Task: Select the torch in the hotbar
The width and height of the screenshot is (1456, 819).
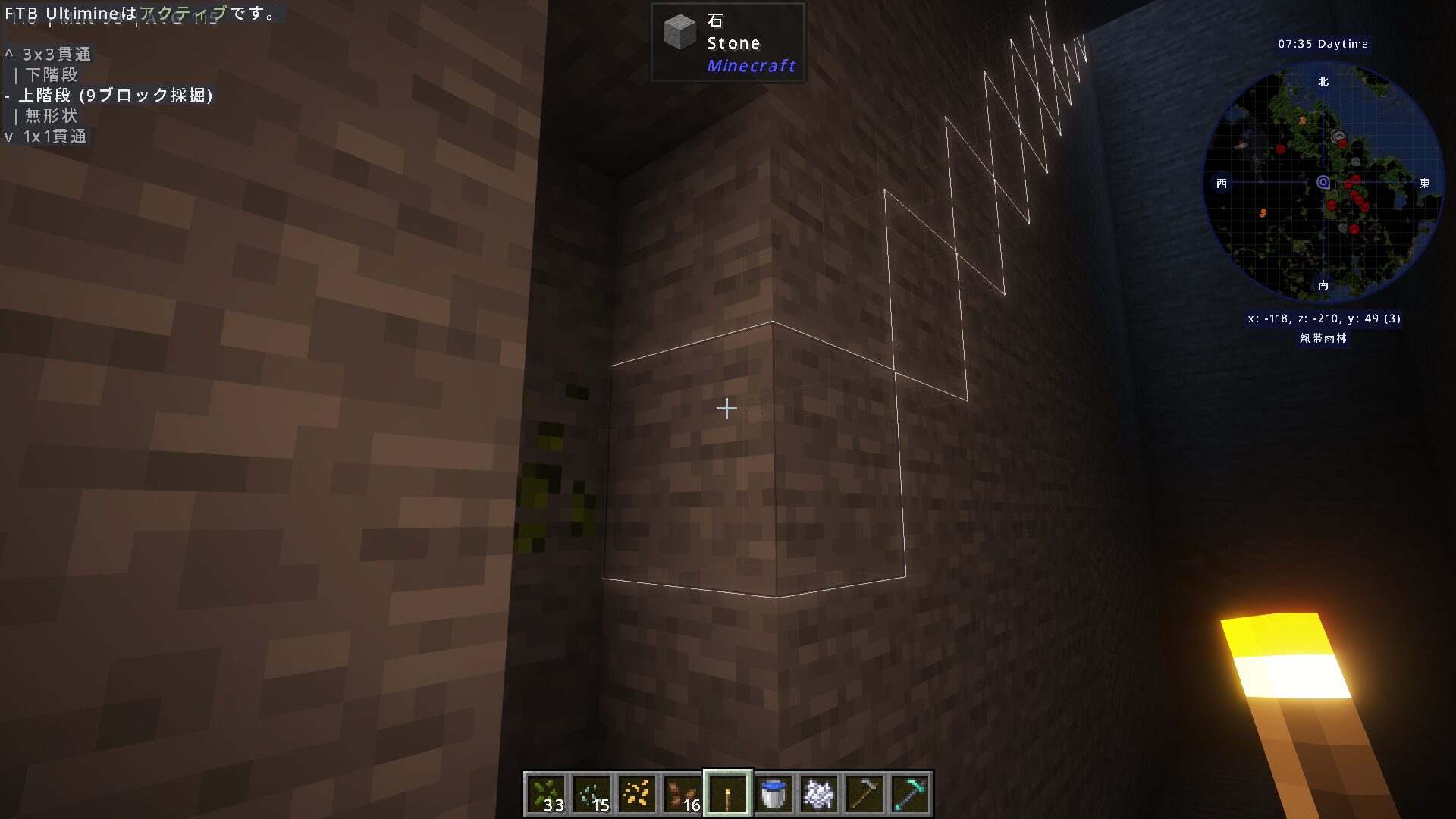Action: pos(727,792)
